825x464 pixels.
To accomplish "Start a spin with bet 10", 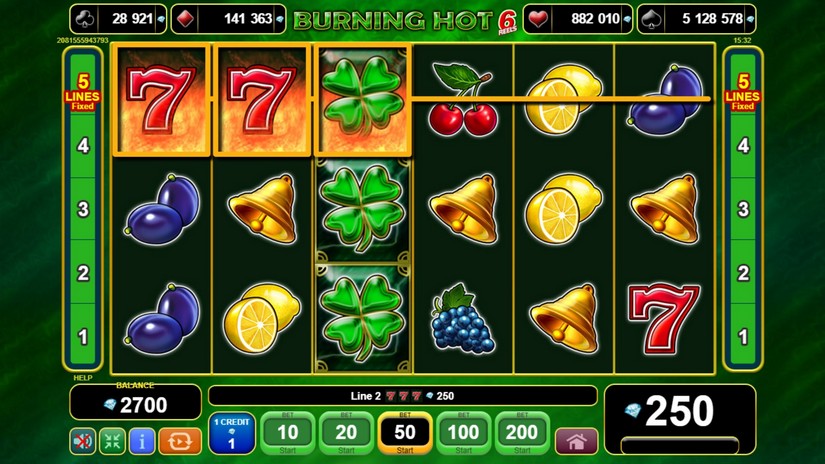I will tap(287, 434).
